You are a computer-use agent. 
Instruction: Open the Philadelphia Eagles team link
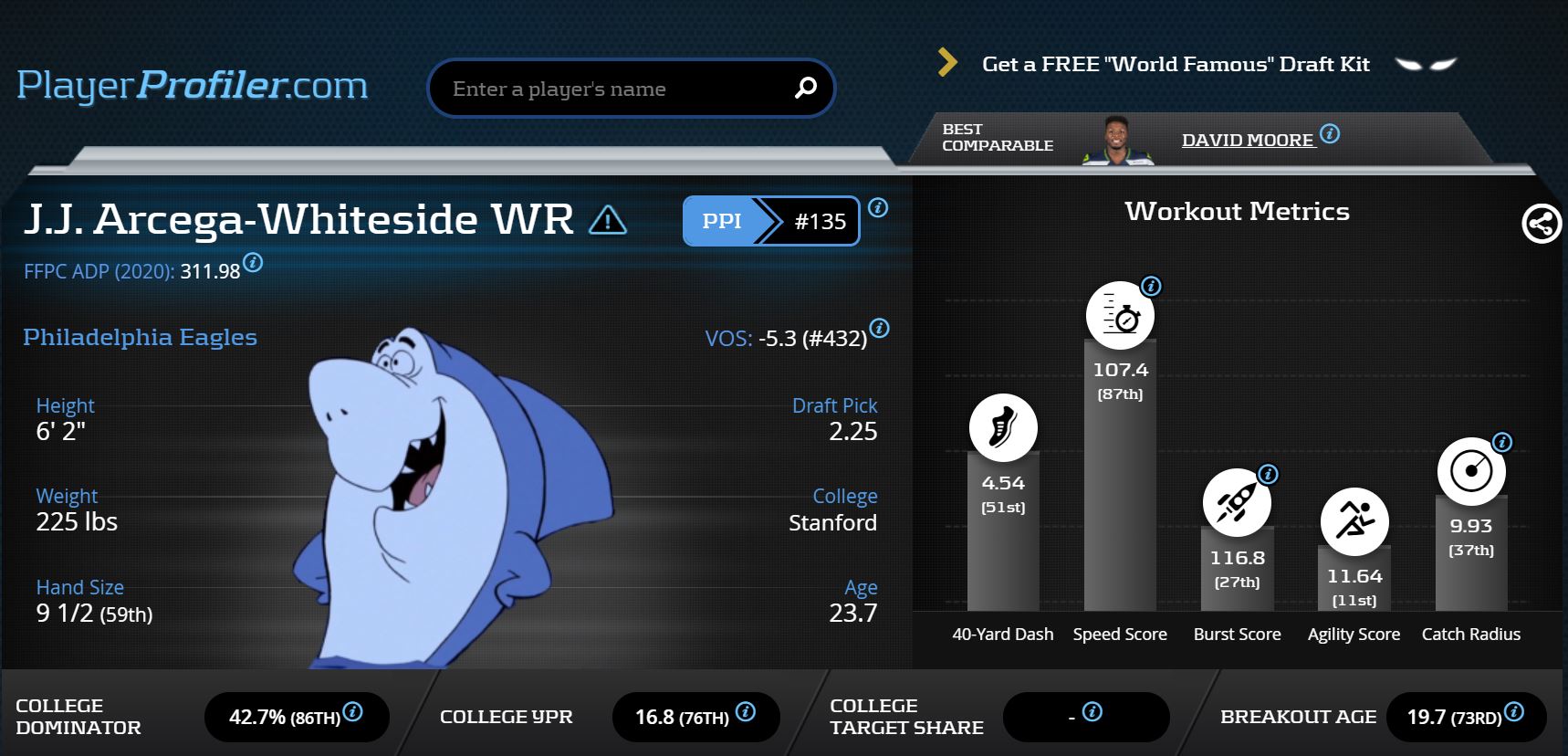140,337
